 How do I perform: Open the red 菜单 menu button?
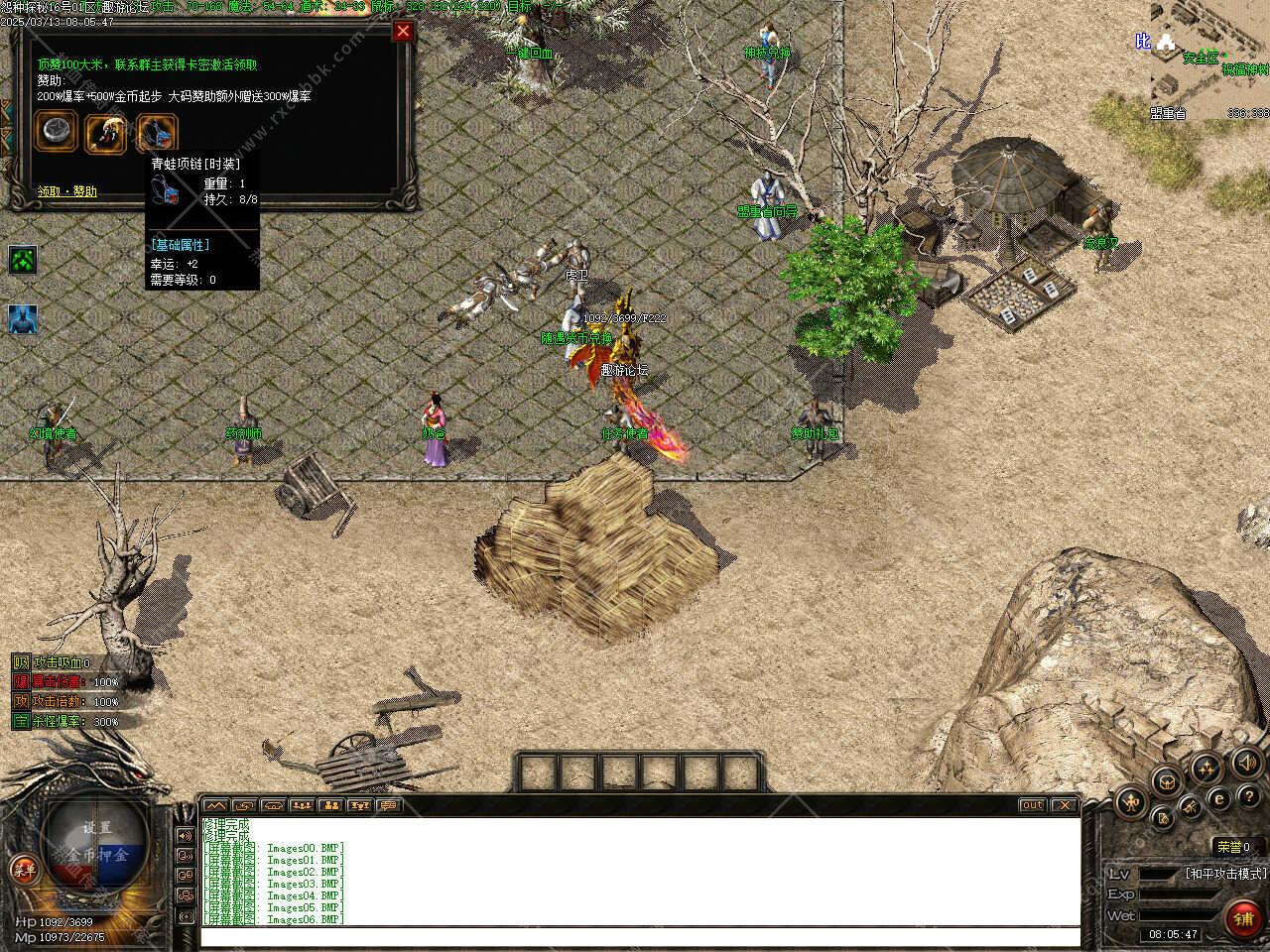pyautogui.click(x=24, y=871)
